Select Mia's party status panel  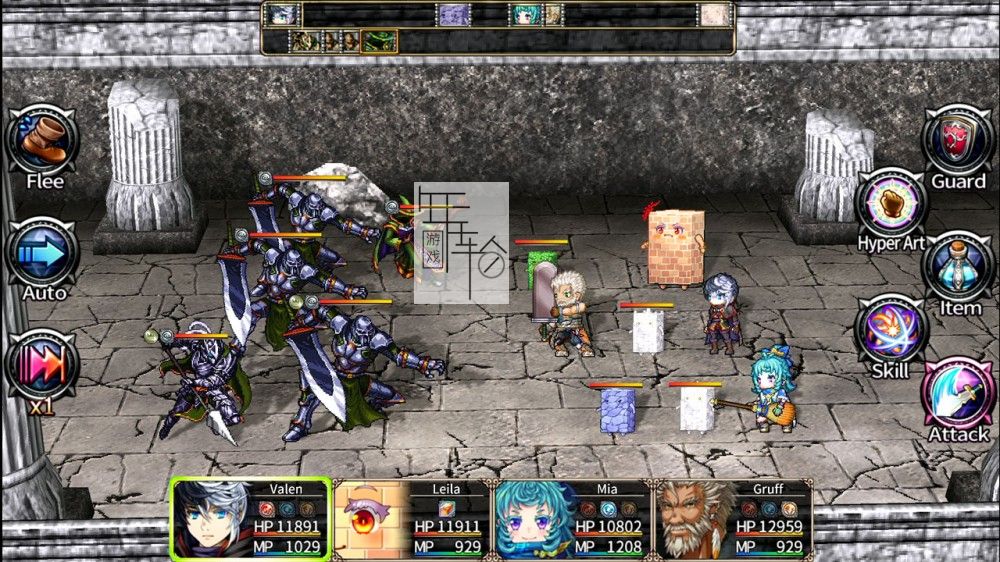click(572, 518)
